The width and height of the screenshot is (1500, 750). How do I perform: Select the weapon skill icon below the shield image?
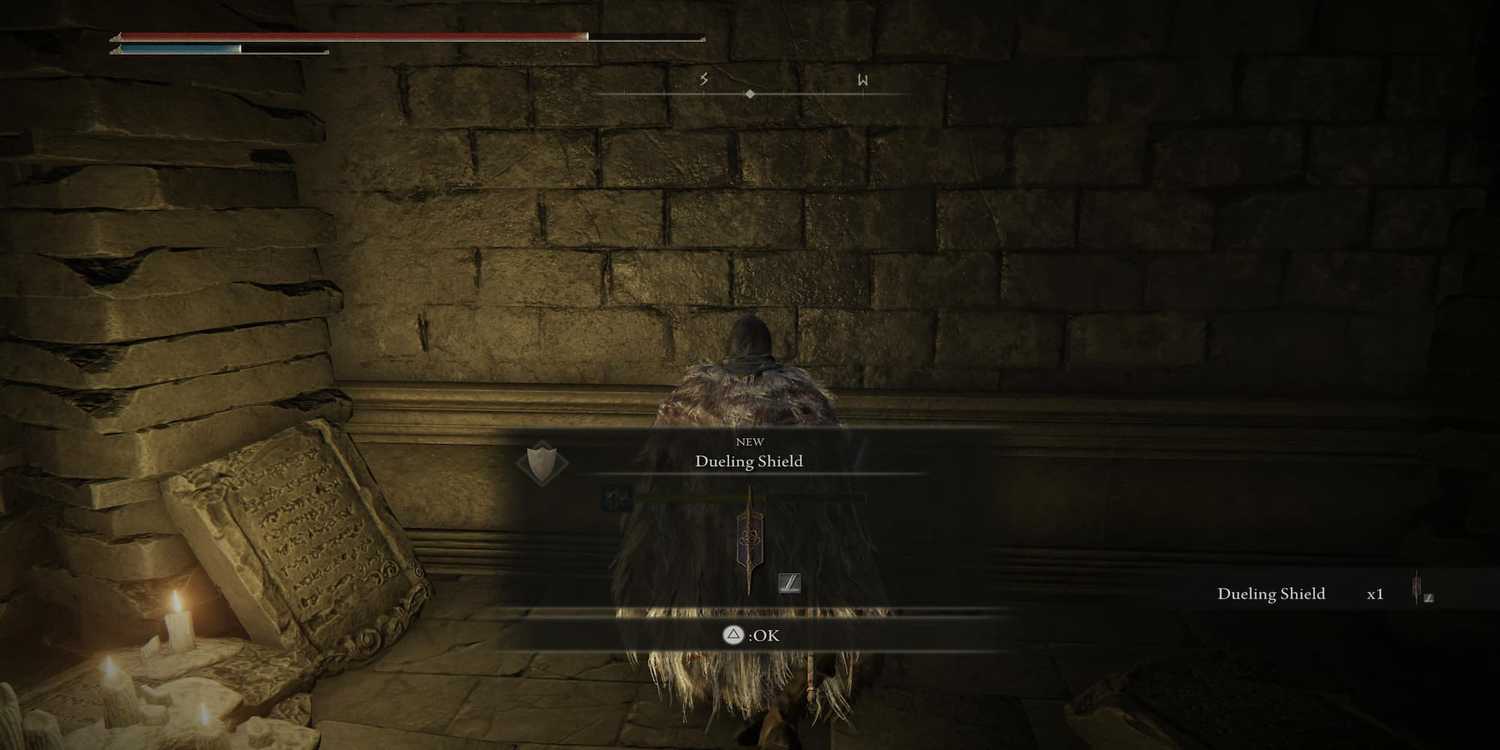[788, 584]
